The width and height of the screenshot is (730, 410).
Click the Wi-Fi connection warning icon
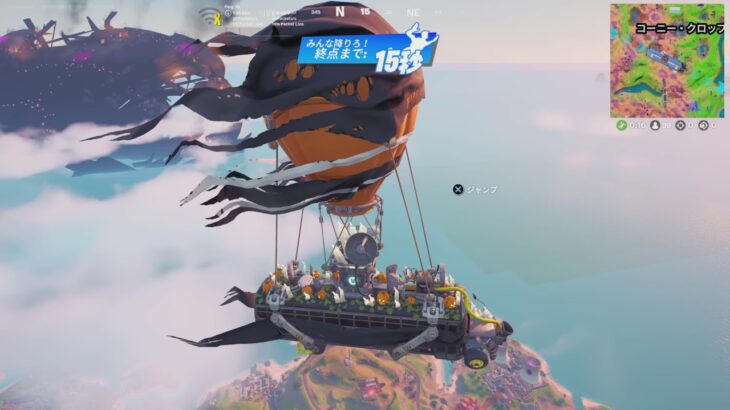coord(210,16)
